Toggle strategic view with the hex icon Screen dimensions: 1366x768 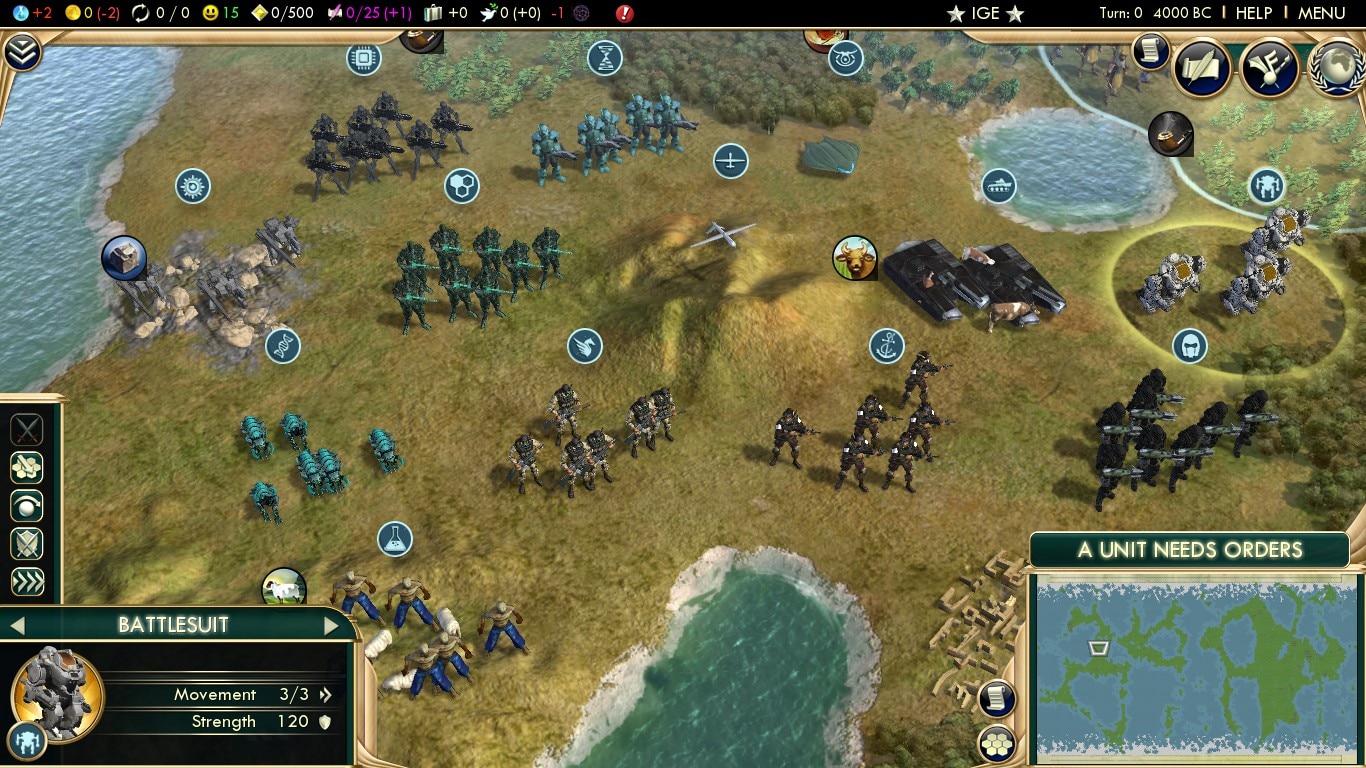click(x=997, y=743)
